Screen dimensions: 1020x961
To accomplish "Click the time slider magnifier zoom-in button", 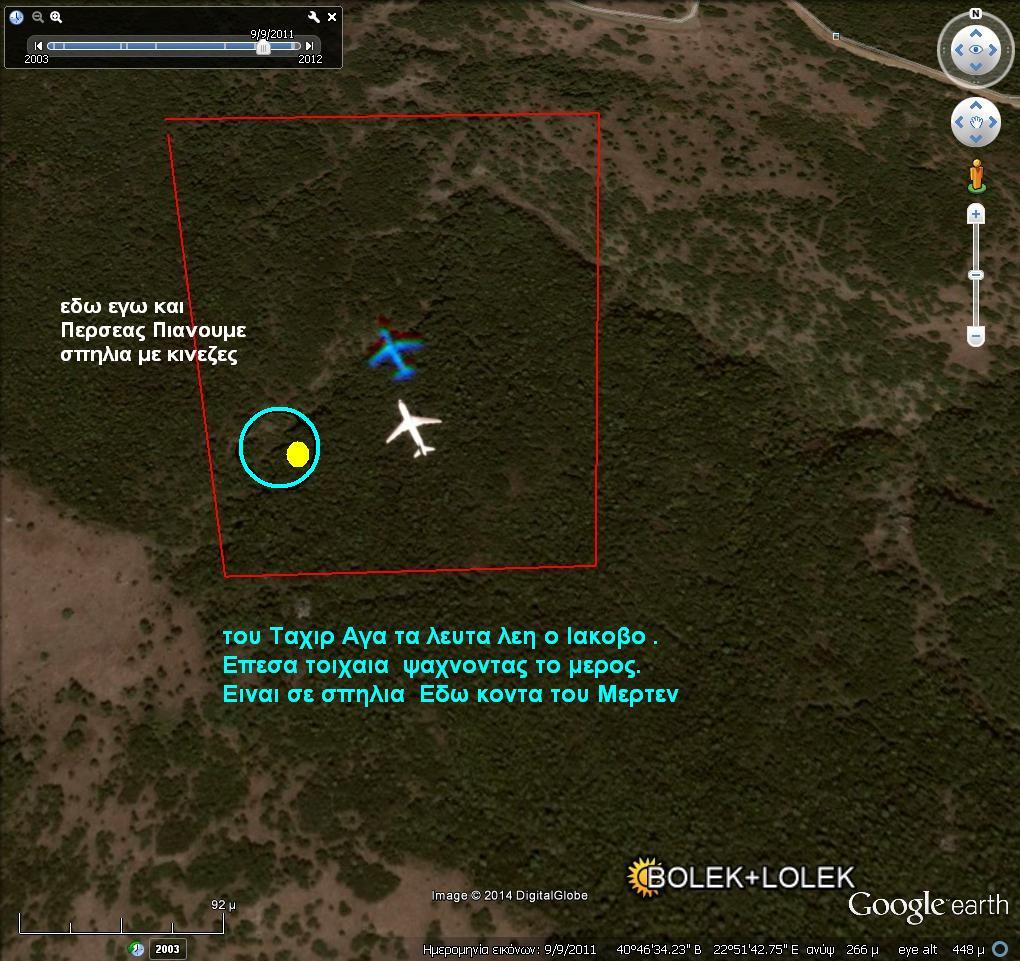I will [56, 17].
